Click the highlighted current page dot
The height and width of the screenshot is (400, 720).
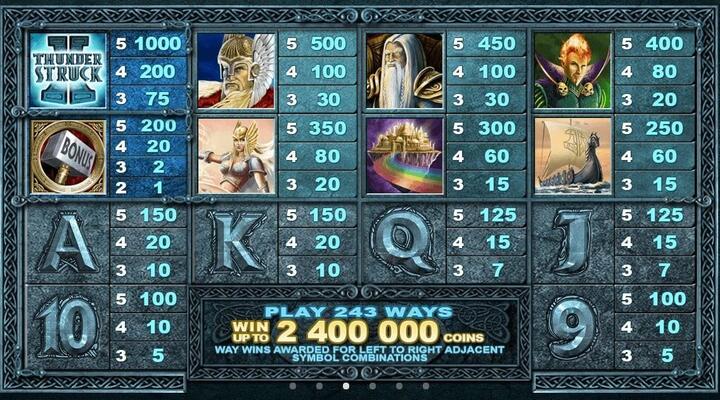click(x=346, y=385)
